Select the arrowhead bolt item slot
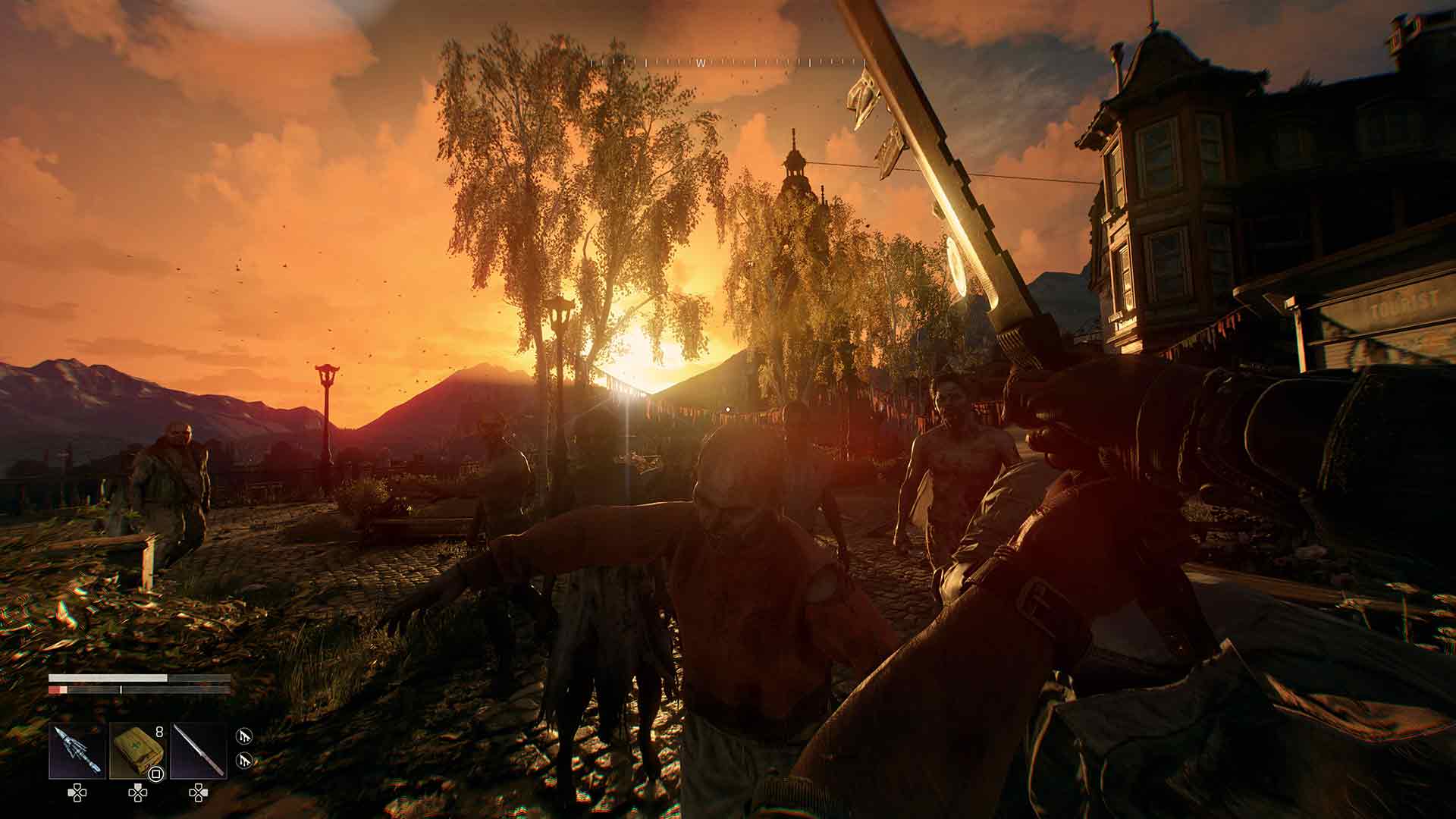1456x819 pixels. point(77,751)
